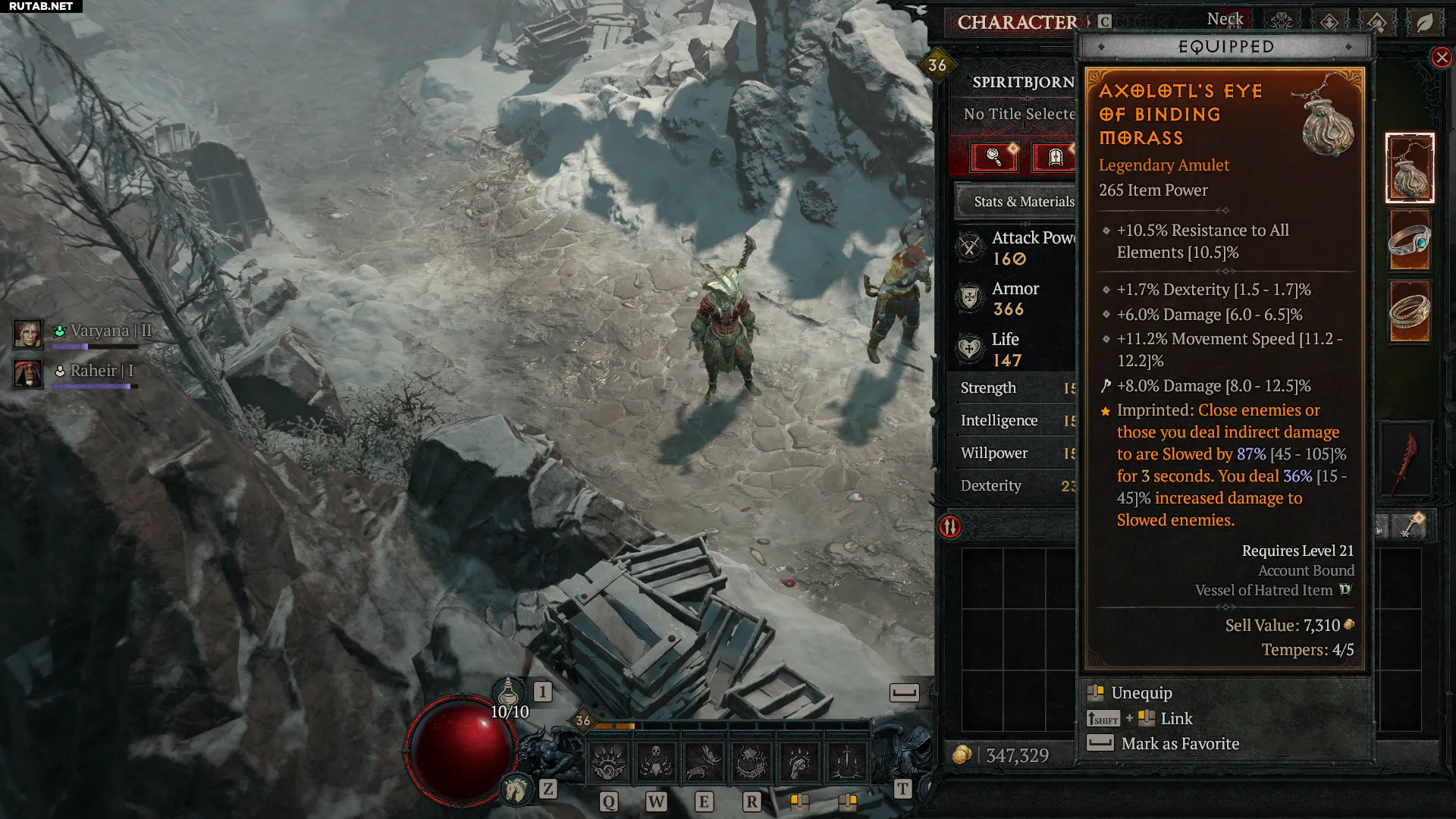
Task: Activate the clenched fist skill slot
Action: (799, 762)
